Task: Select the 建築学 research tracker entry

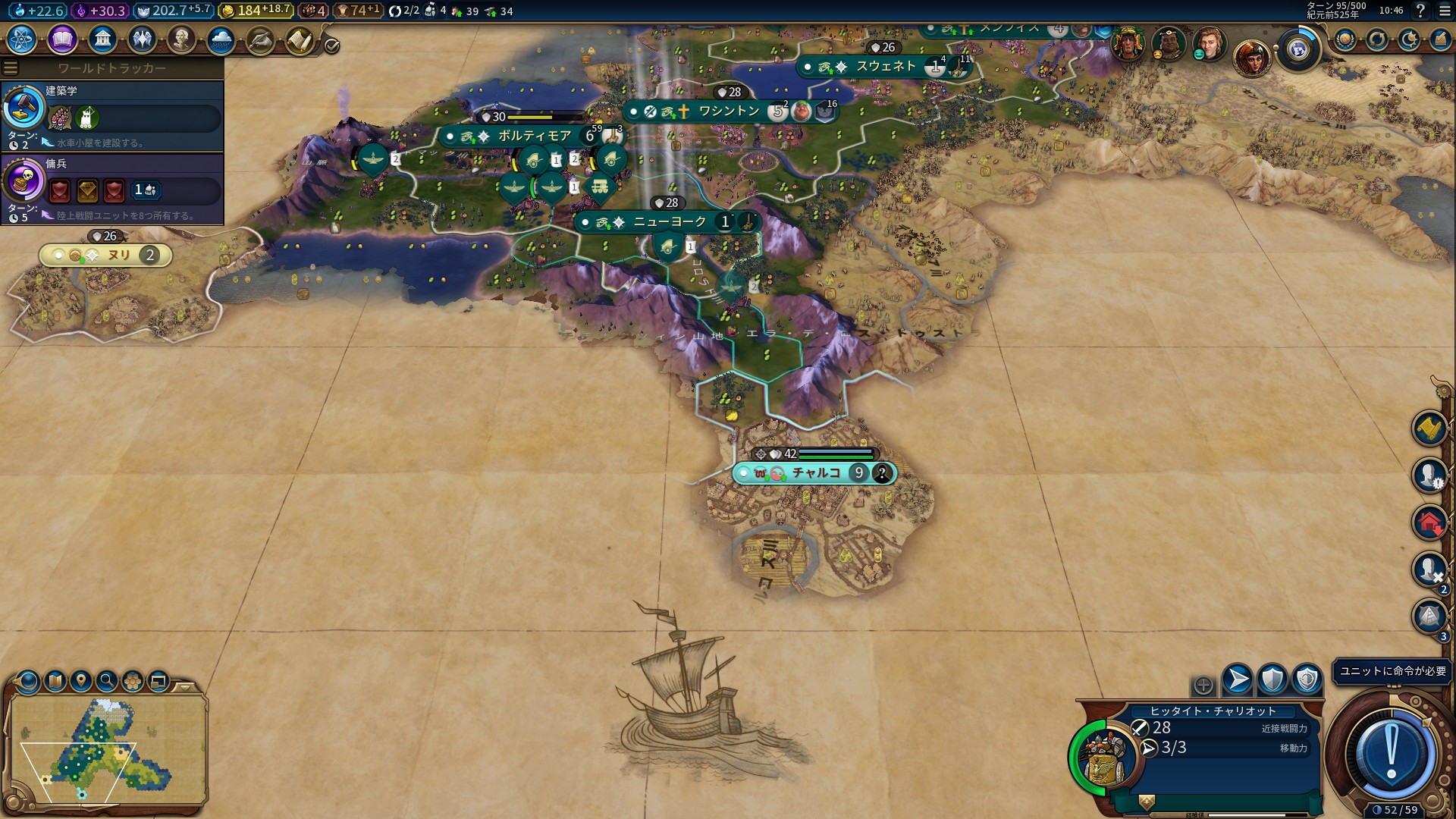Action: pos(112,115)
